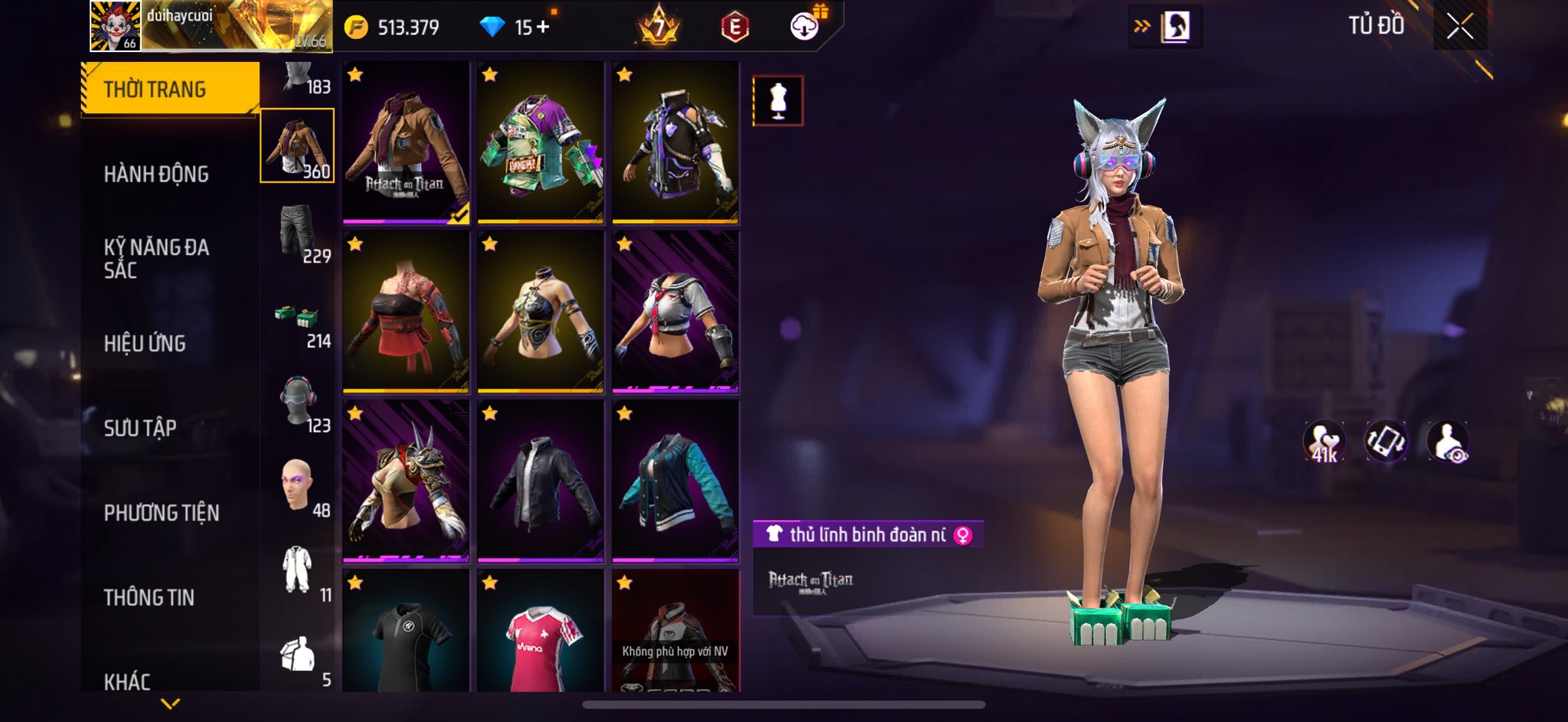This screenshot has width=1568, height=722.
Task: Choose the black leather jacket
Action: point(541,482)
